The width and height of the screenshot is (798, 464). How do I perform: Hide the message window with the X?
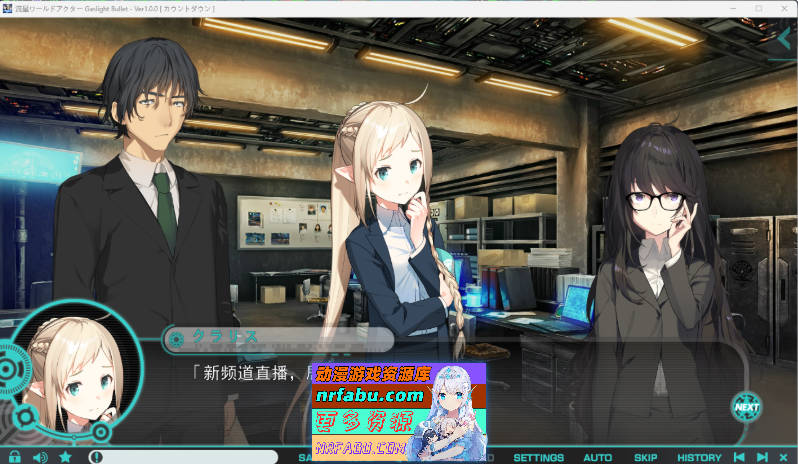coord(783,457)
